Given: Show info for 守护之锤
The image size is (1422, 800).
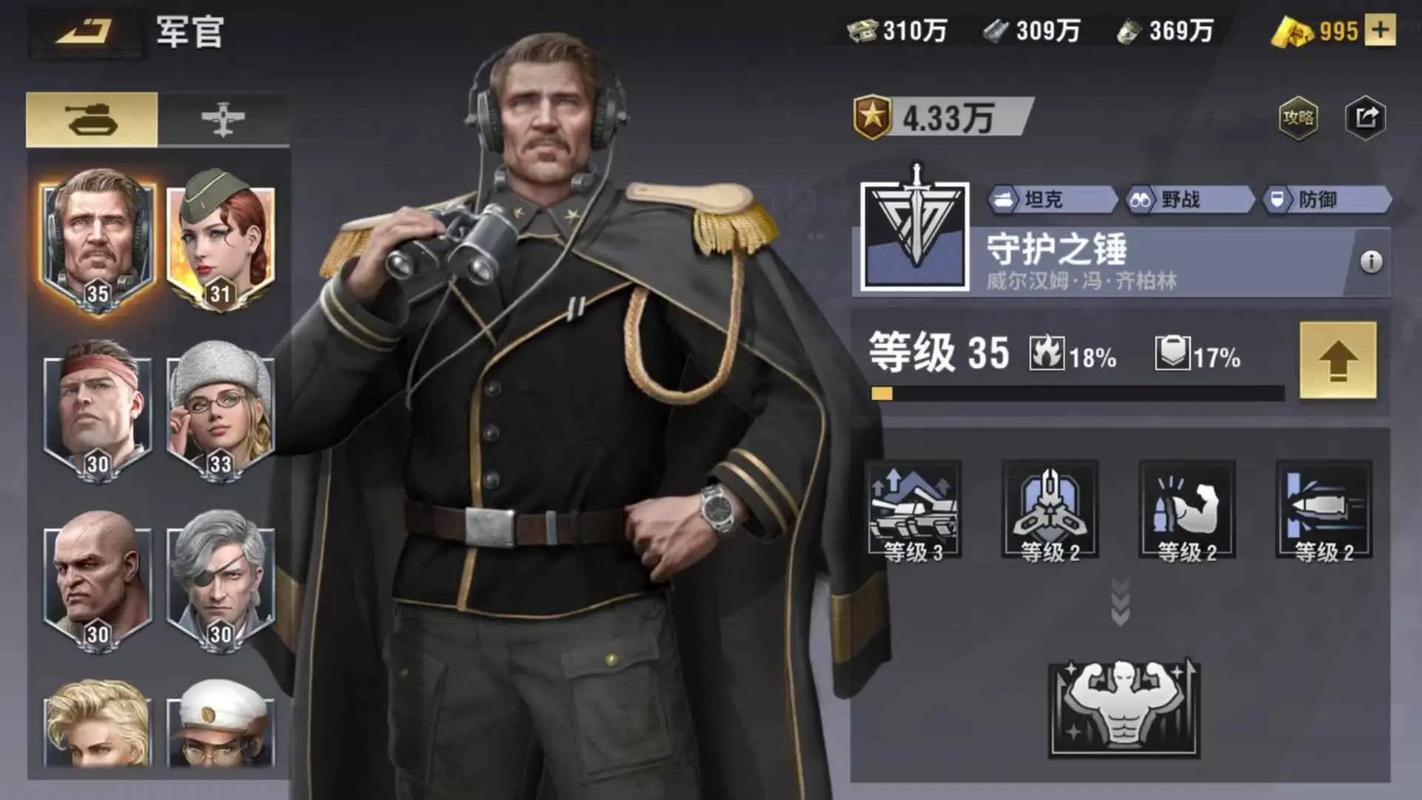Looking at the screenshot, I should click(1371, 262).
